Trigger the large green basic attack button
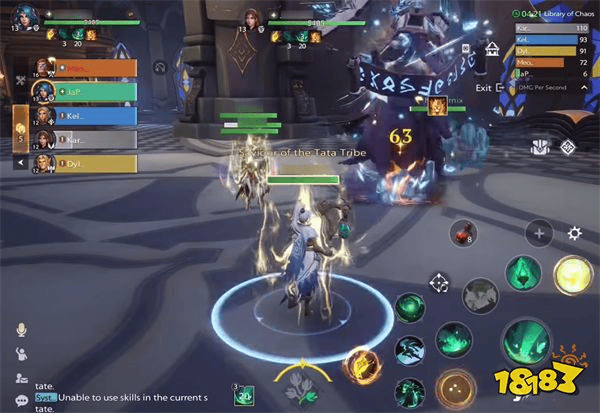 click(523, 342)
